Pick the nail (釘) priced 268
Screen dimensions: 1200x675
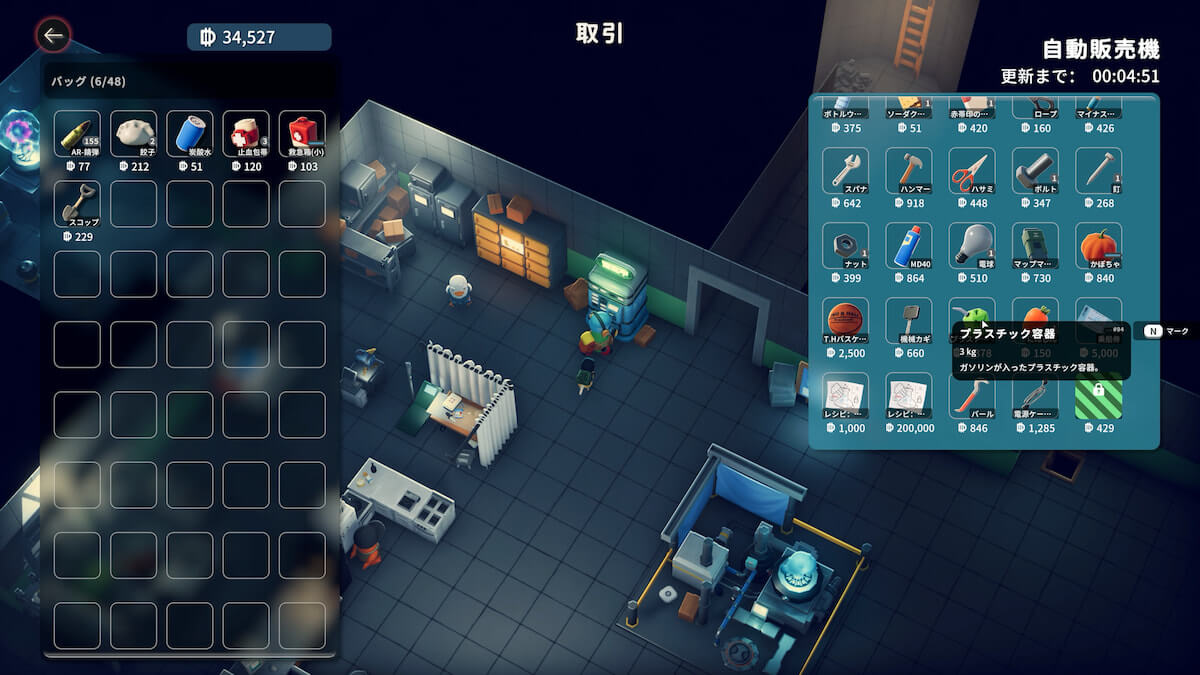click(1098, 171)
